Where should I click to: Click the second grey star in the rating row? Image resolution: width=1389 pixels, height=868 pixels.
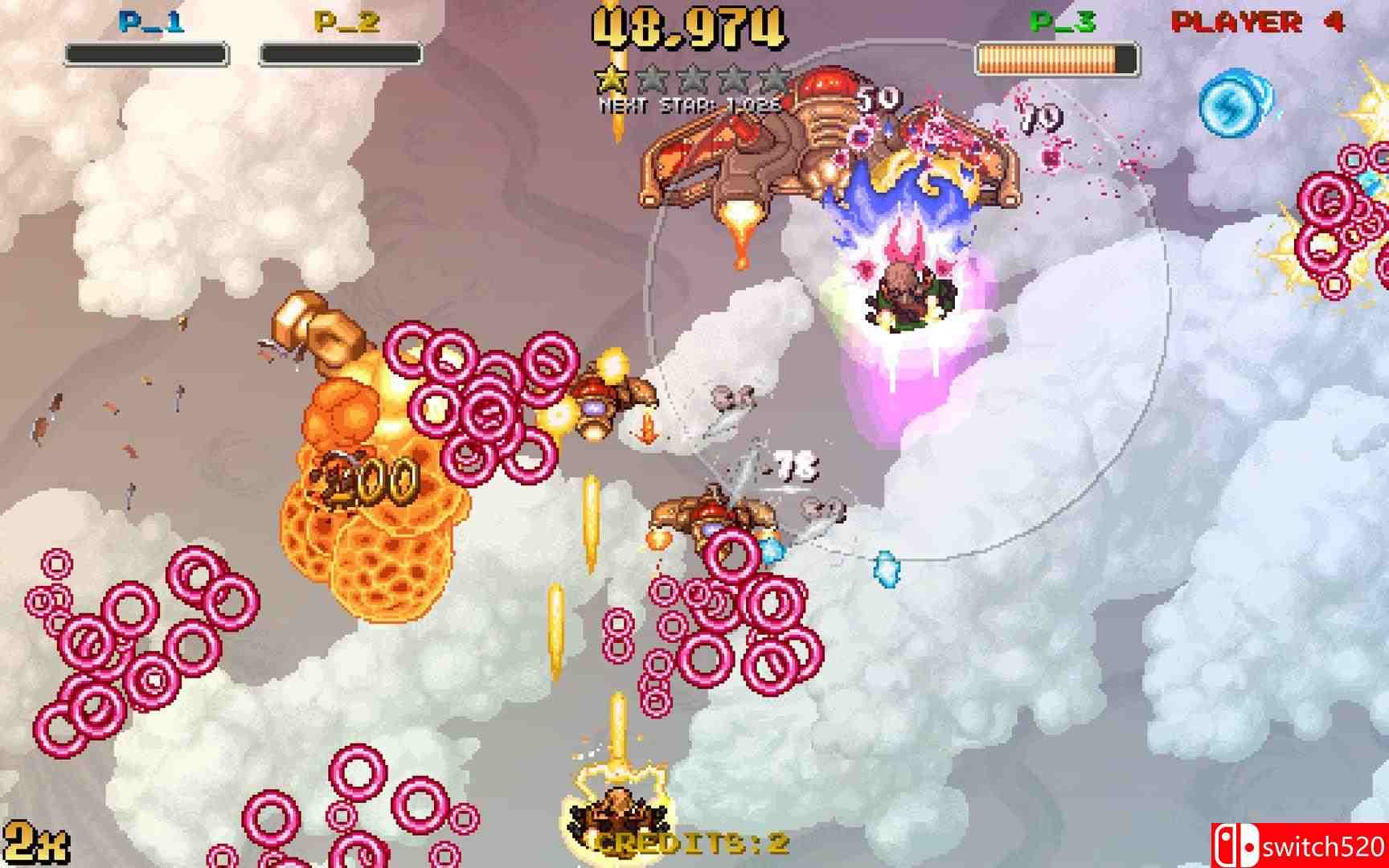click(651, 79)
